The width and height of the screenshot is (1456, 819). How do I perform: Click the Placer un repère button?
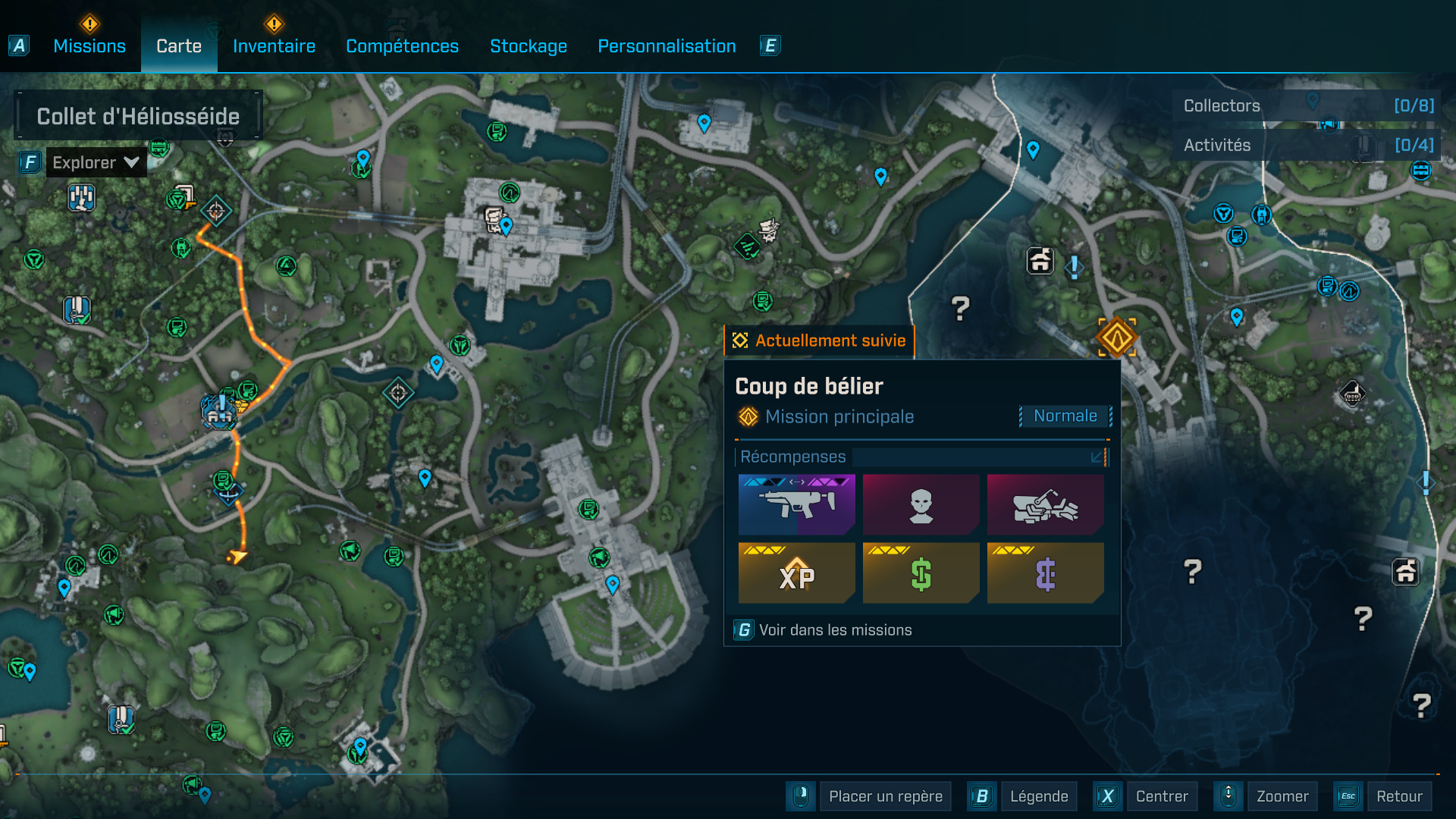click(x=885, y=796)
